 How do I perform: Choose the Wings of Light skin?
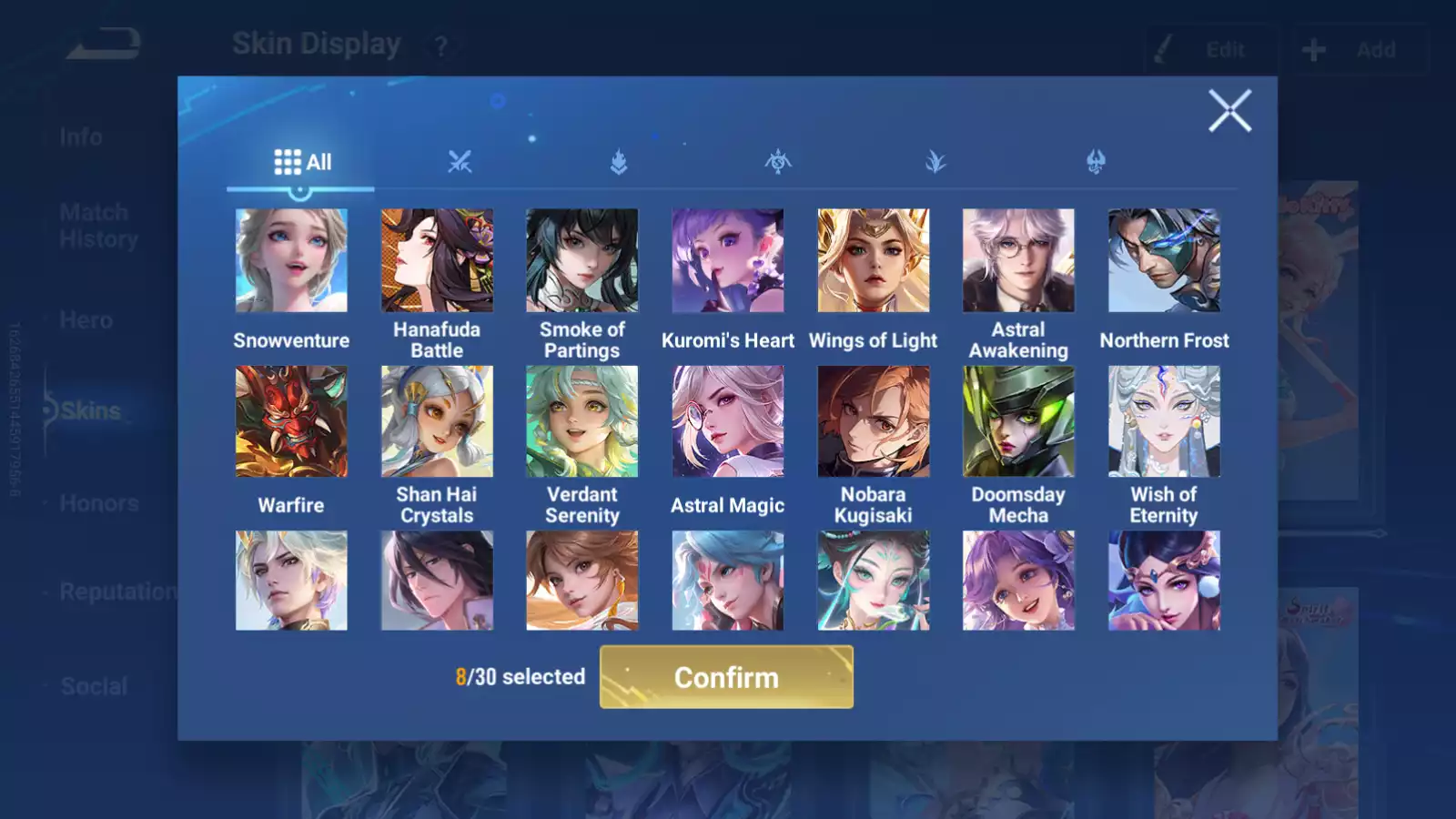coord(874,260)
